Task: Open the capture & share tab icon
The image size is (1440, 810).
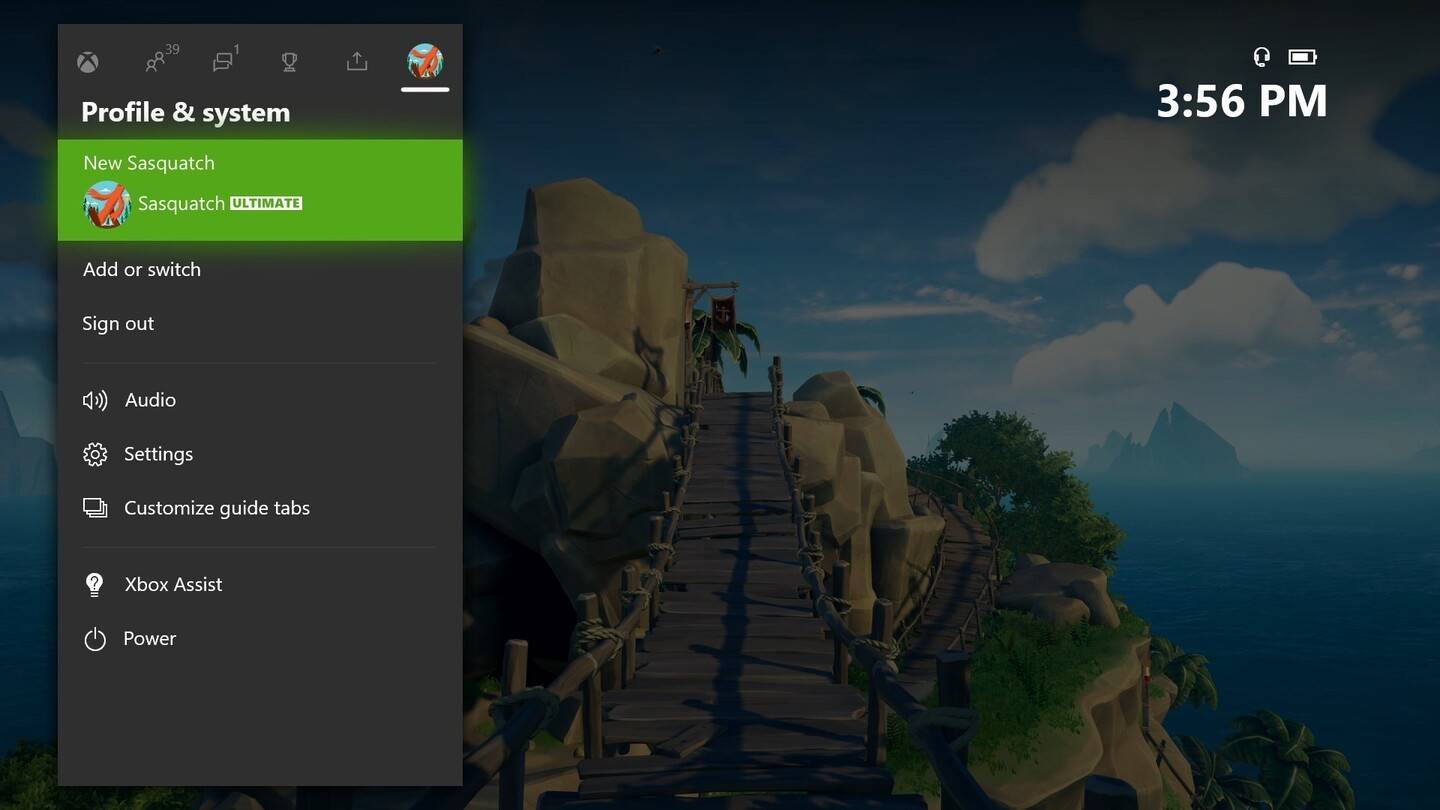Action: click(356, 62)
